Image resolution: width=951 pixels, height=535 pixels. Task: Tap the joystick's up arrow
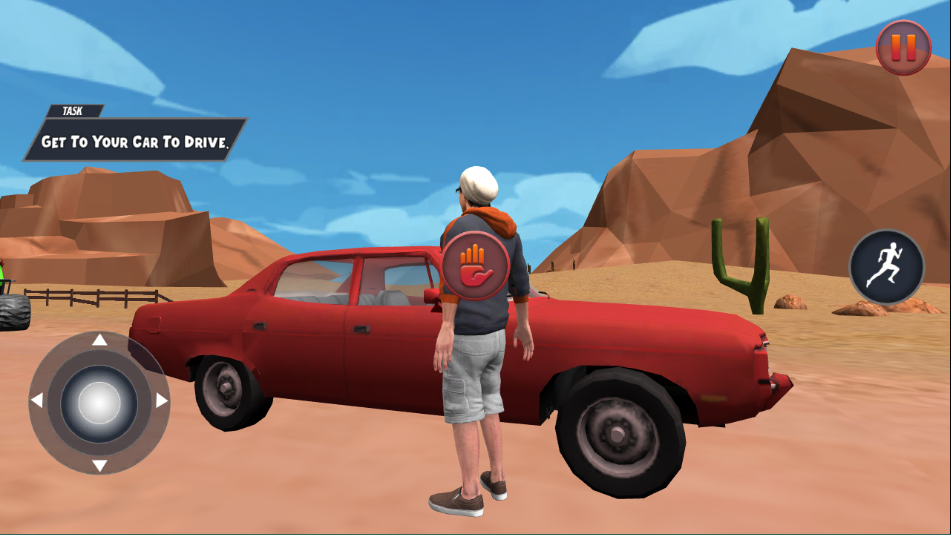(x=99, y=341)
